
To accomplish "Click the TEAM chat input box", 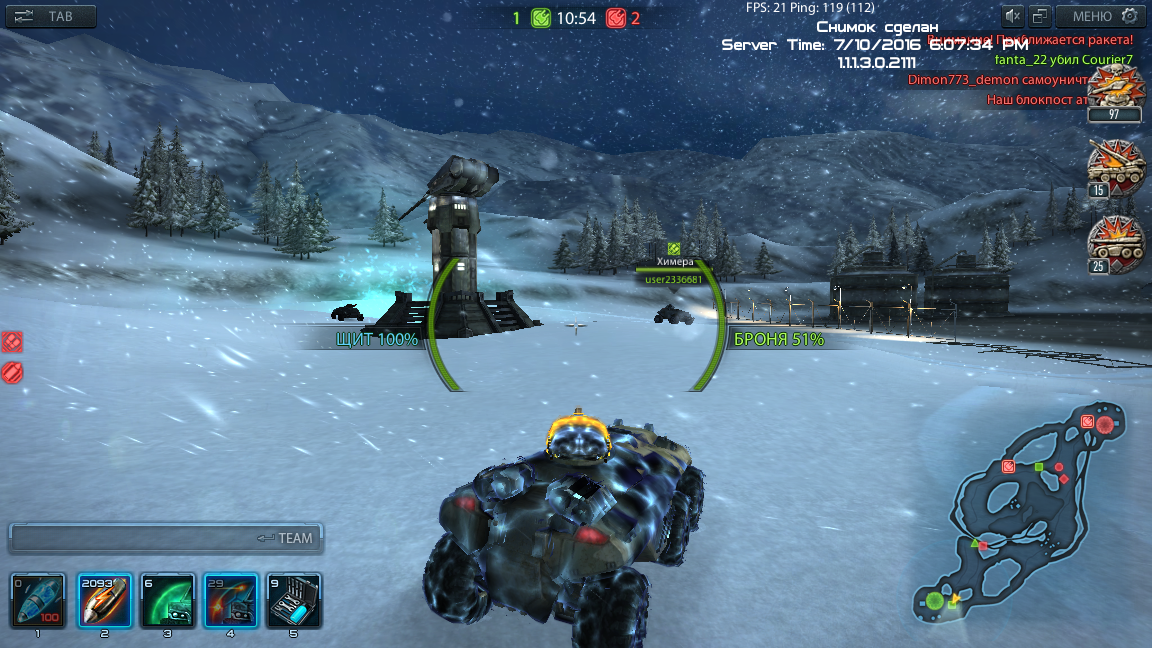I will point(165,538).
